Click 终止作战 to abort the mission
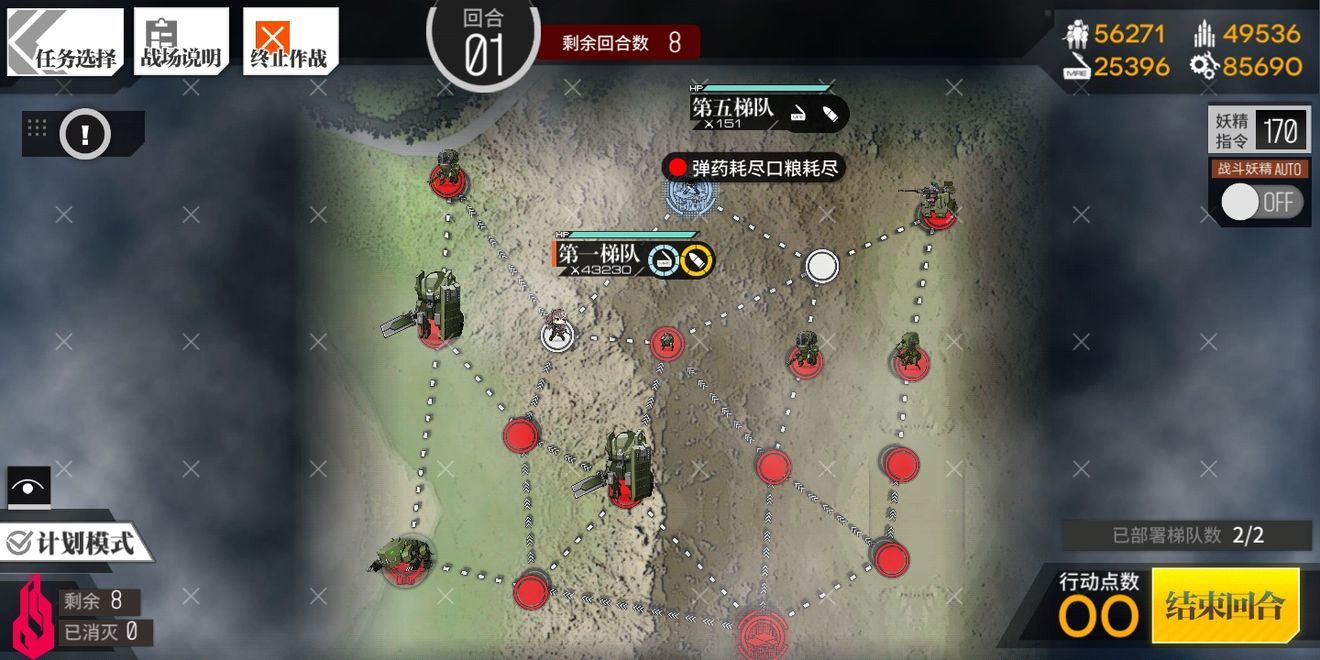 click(288, 43)
